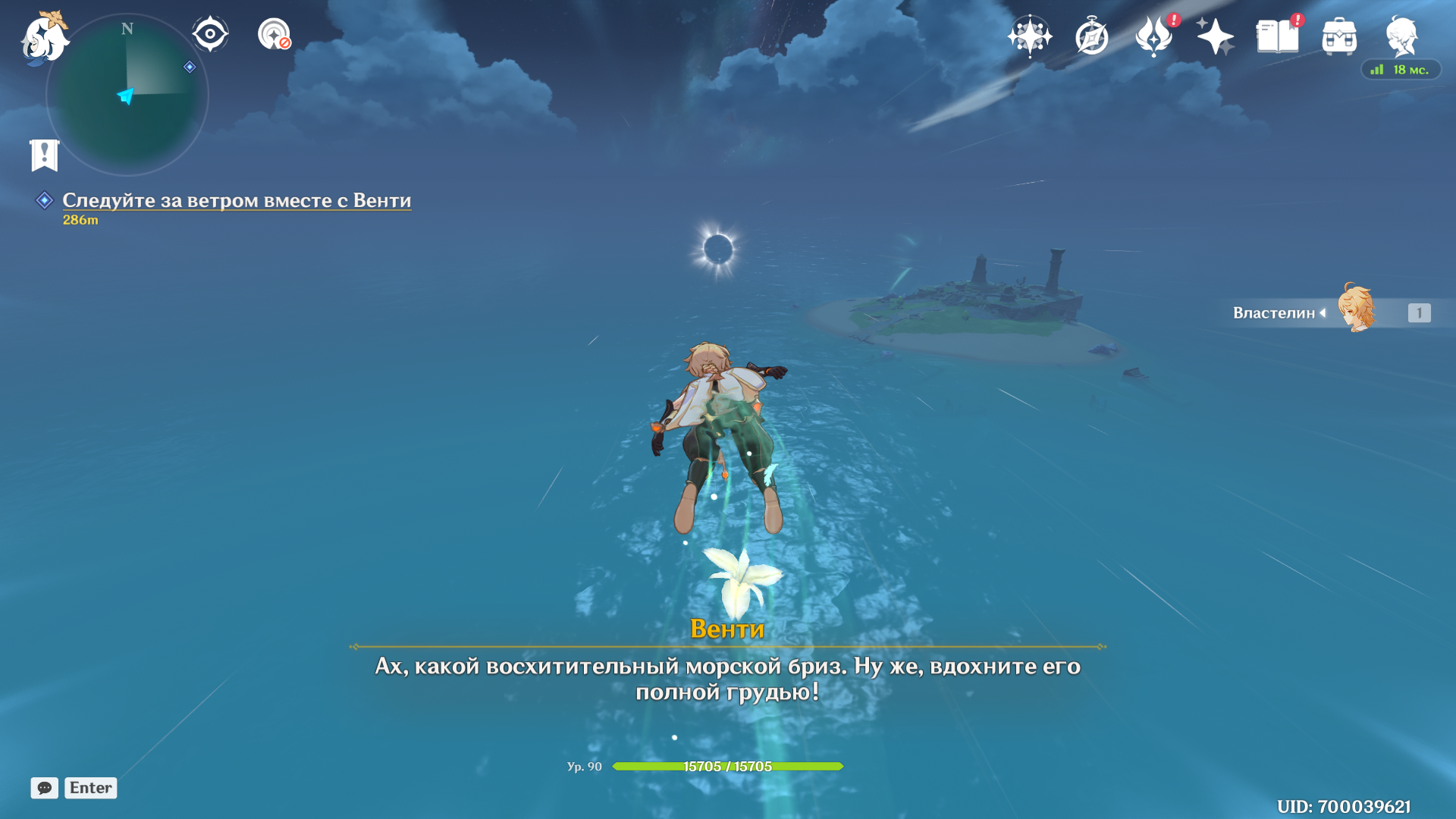Open the circular minimap

pyautogui.click(x=127, y=96)
